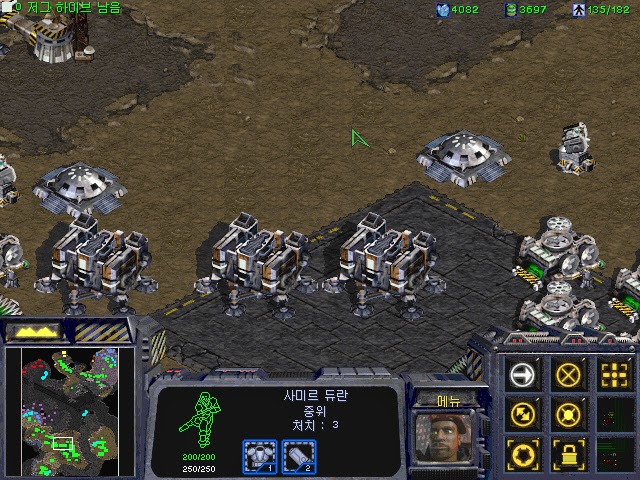This screenshot has width=640, height=480.
Task: Choose the Patrol command
Action: (524, 413)
